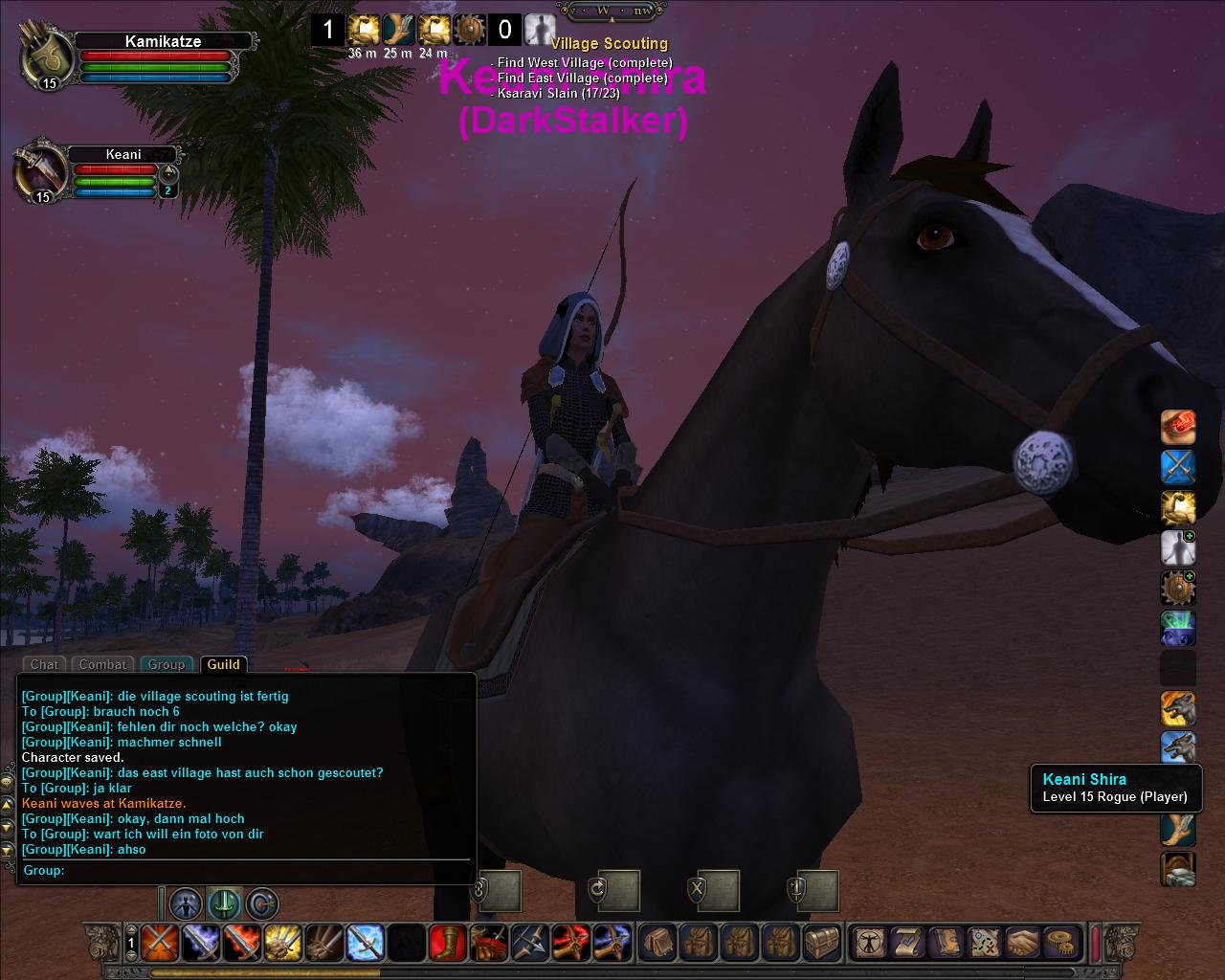Use the orange wolf ability icon

1178,709
